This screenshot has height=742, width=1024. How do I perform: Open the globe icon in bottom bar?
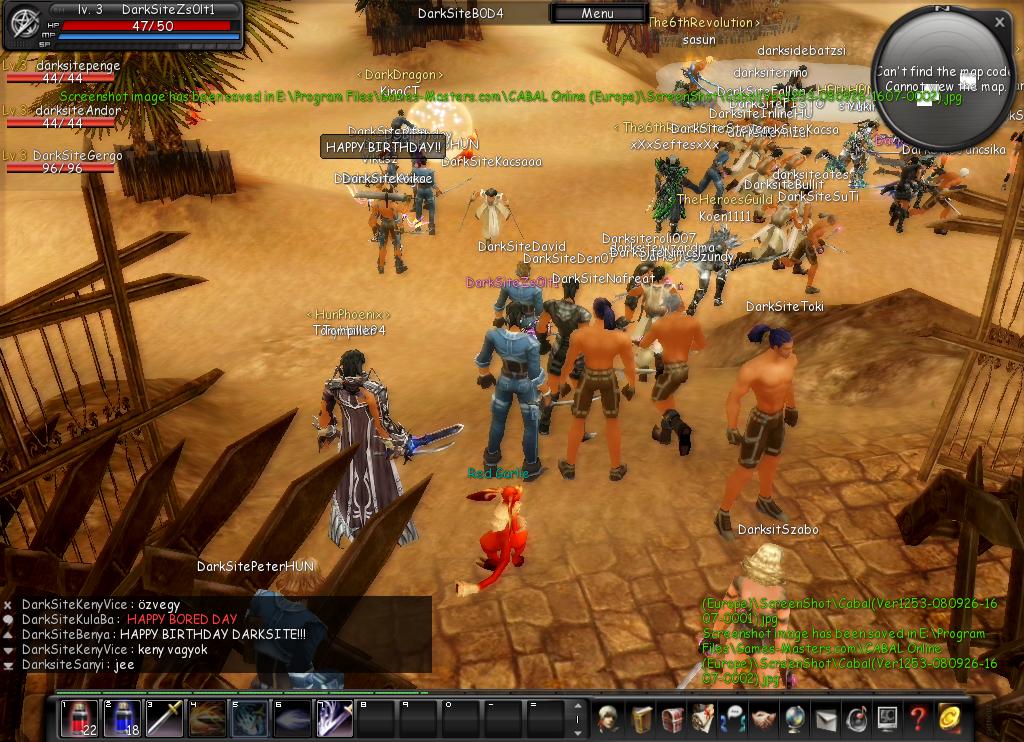click(x=795, y=718)
